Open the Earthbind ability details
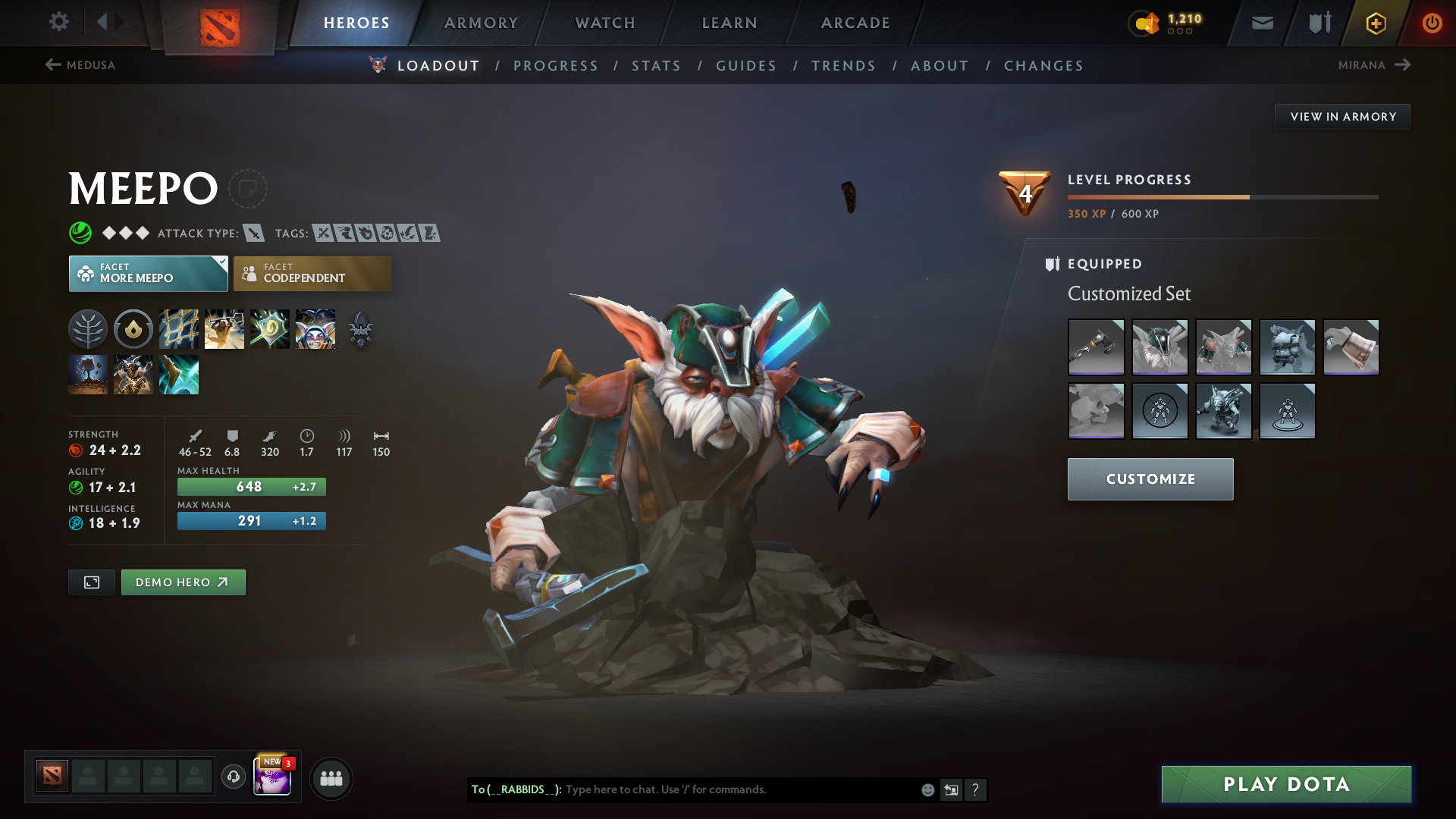 coord(179,329)
